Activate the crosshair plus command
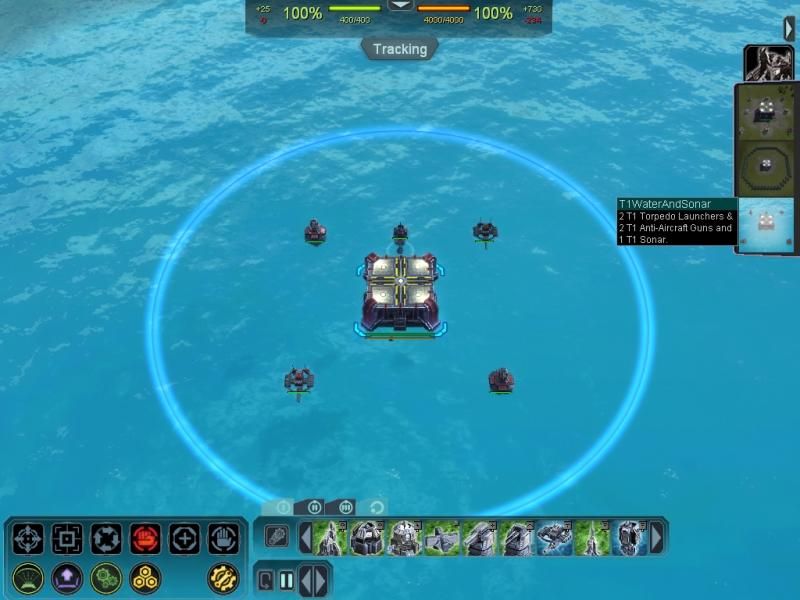Image resolution: width=800 pixels, height=600 pixels. pos(184,539)
